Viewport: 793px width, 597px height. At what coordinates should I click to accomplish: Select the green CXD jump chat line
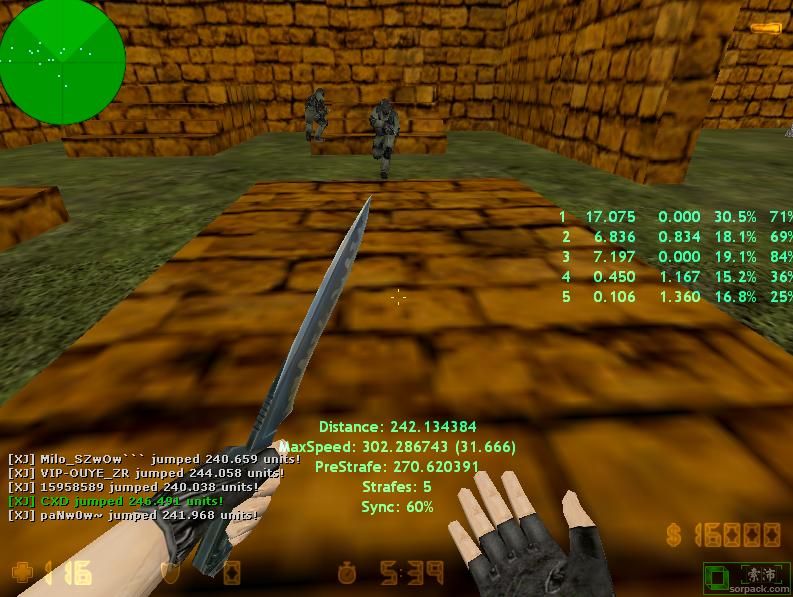pos(116,501)
